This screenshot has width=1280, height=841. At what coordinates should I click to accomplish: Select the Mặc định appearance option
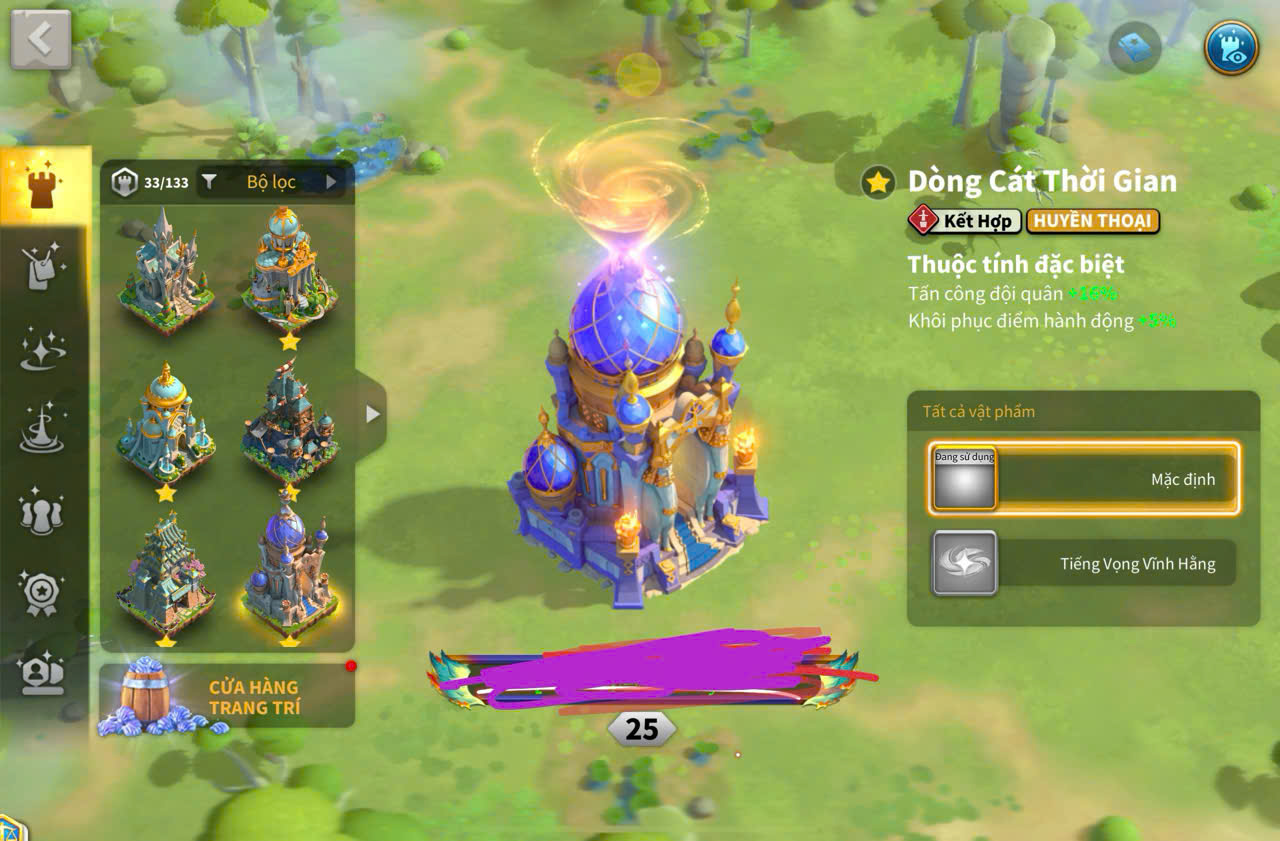(x=1087, y=479)
